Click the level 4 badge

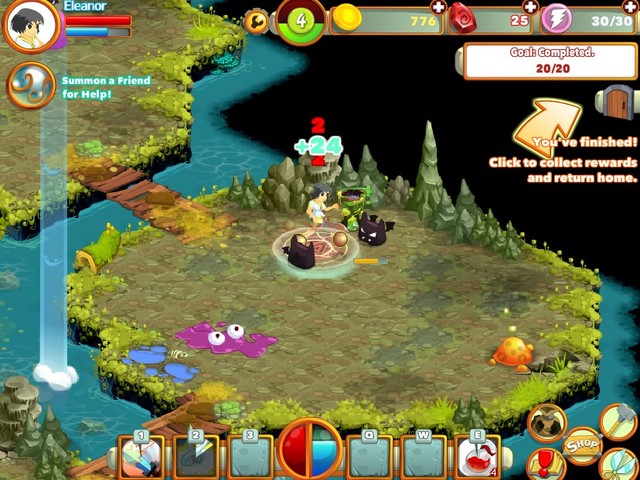(x=301, y=20)
